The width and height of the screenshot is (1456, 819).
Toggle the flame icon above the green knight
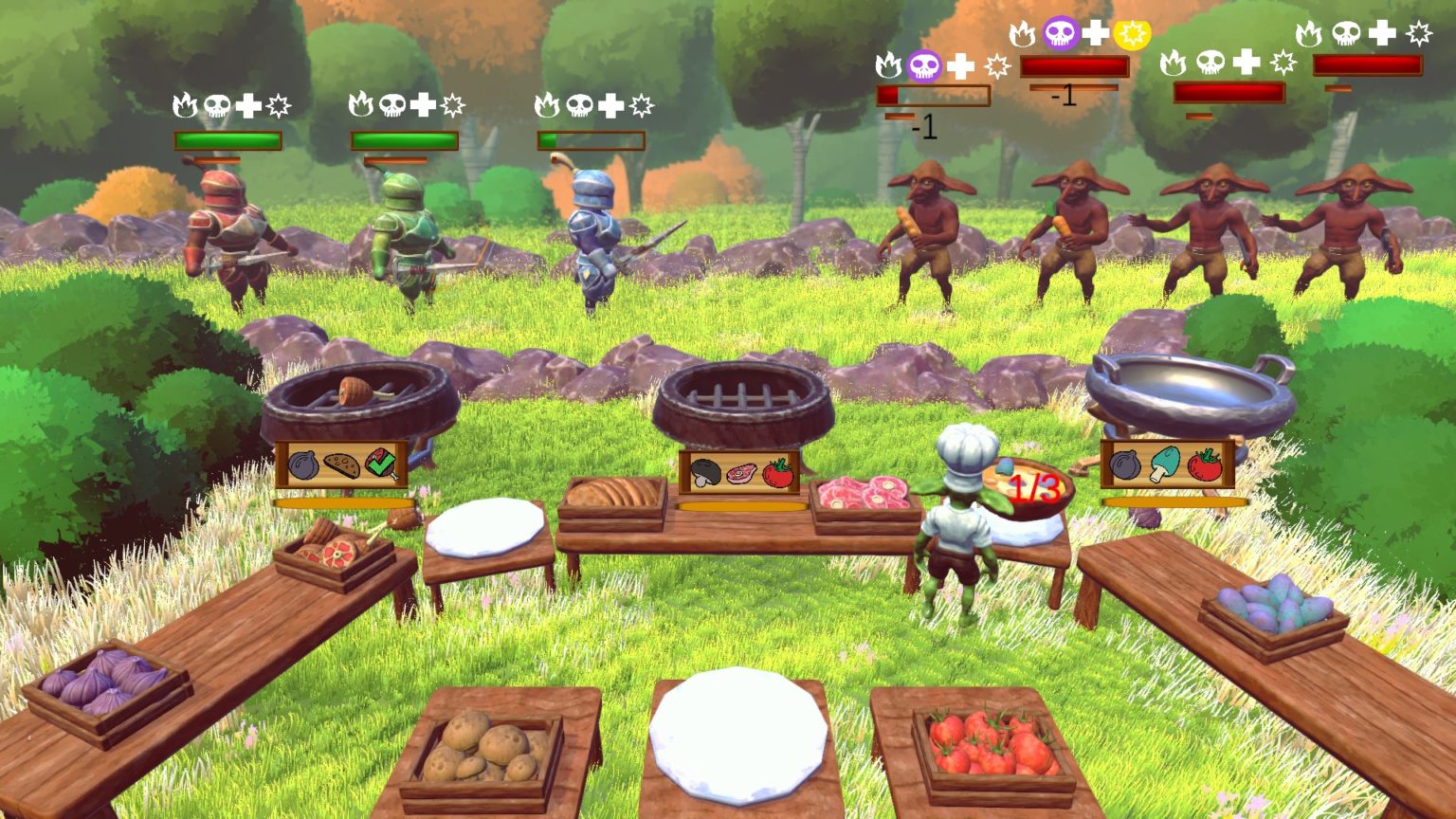coord(362,106)
